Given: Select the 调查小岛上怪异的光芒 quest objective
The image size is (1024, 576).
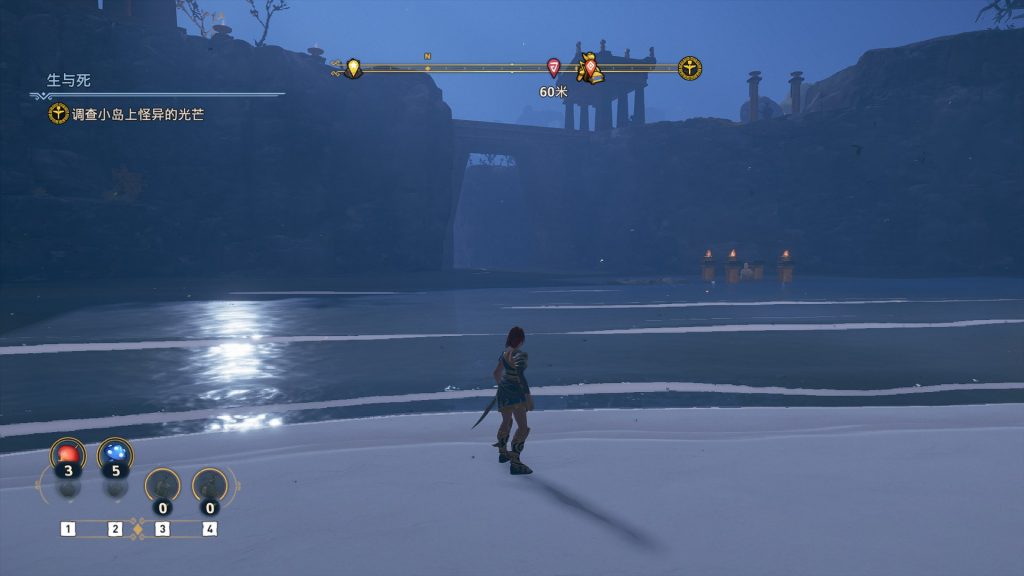Looking at the screenshot, I should [x=138, y=114].
